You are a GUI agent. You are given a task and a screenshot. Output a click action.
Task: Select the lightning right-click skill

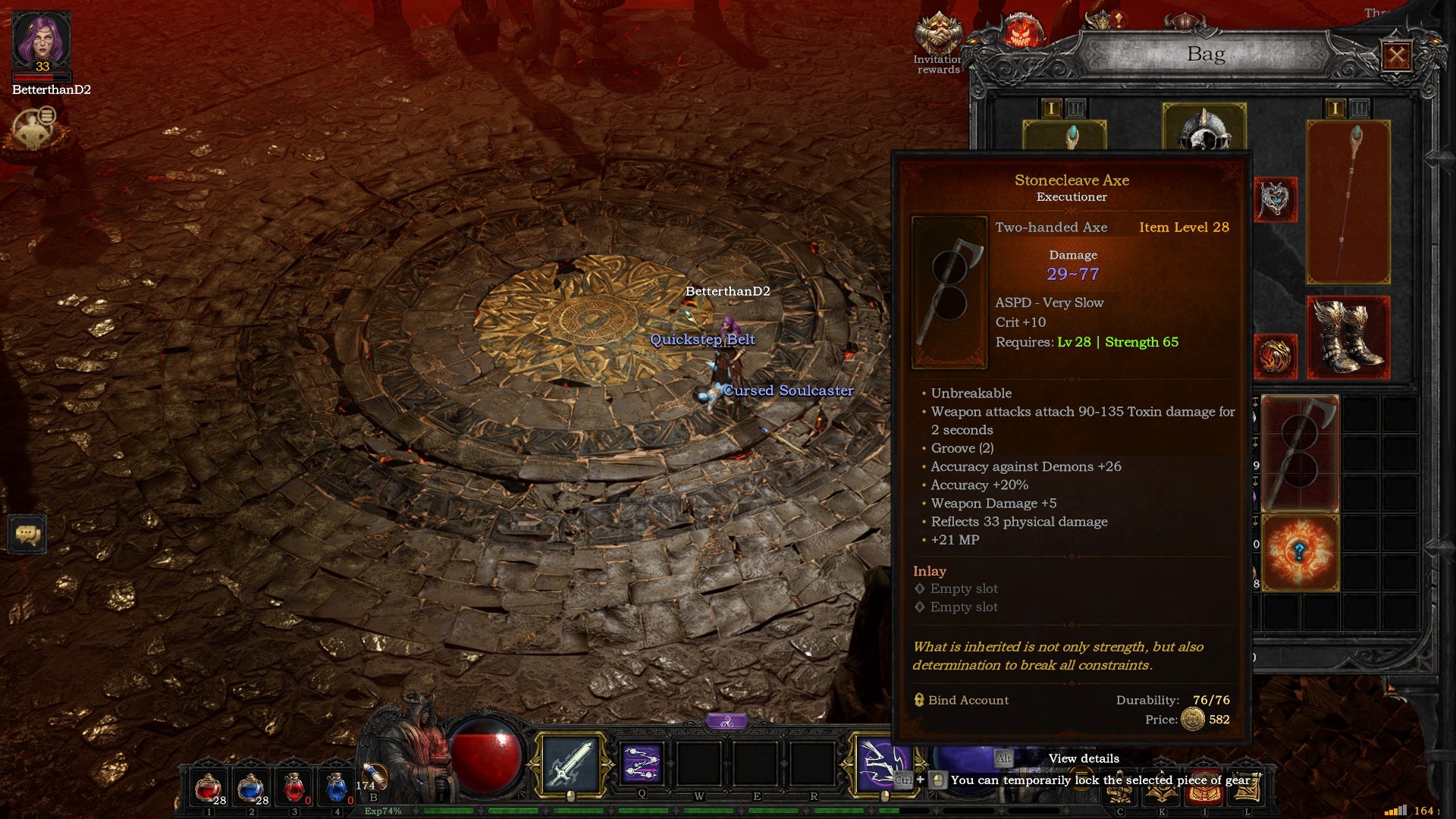883,761
